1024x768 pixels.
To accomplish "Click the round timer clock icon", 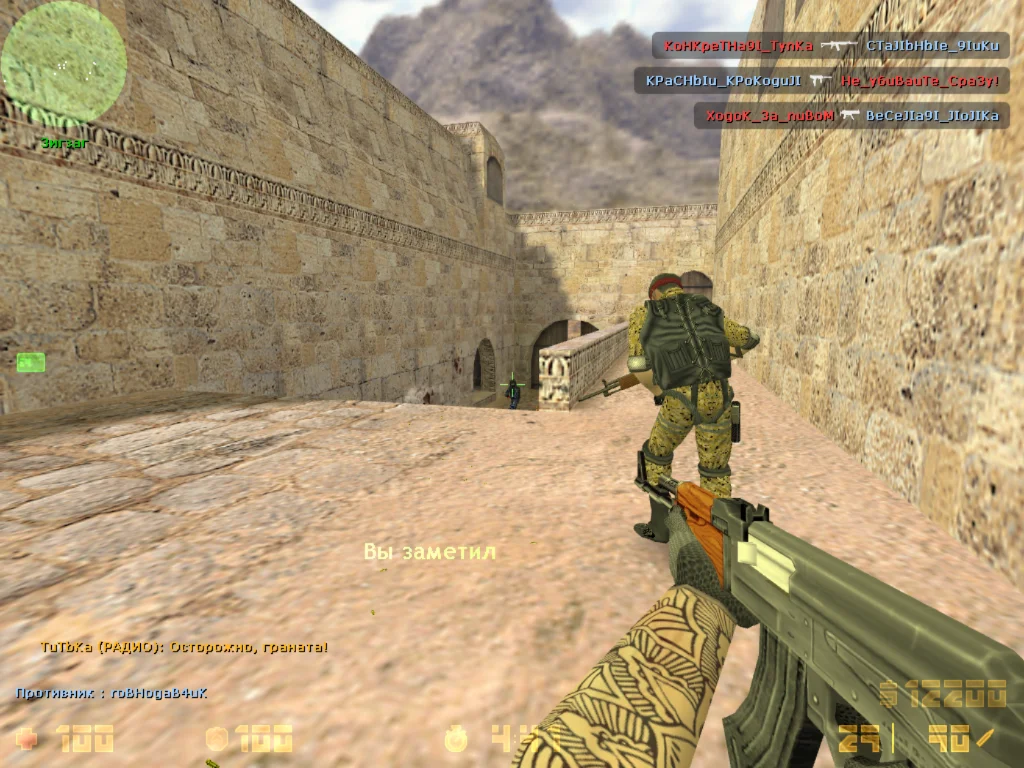I will point(457,739).
